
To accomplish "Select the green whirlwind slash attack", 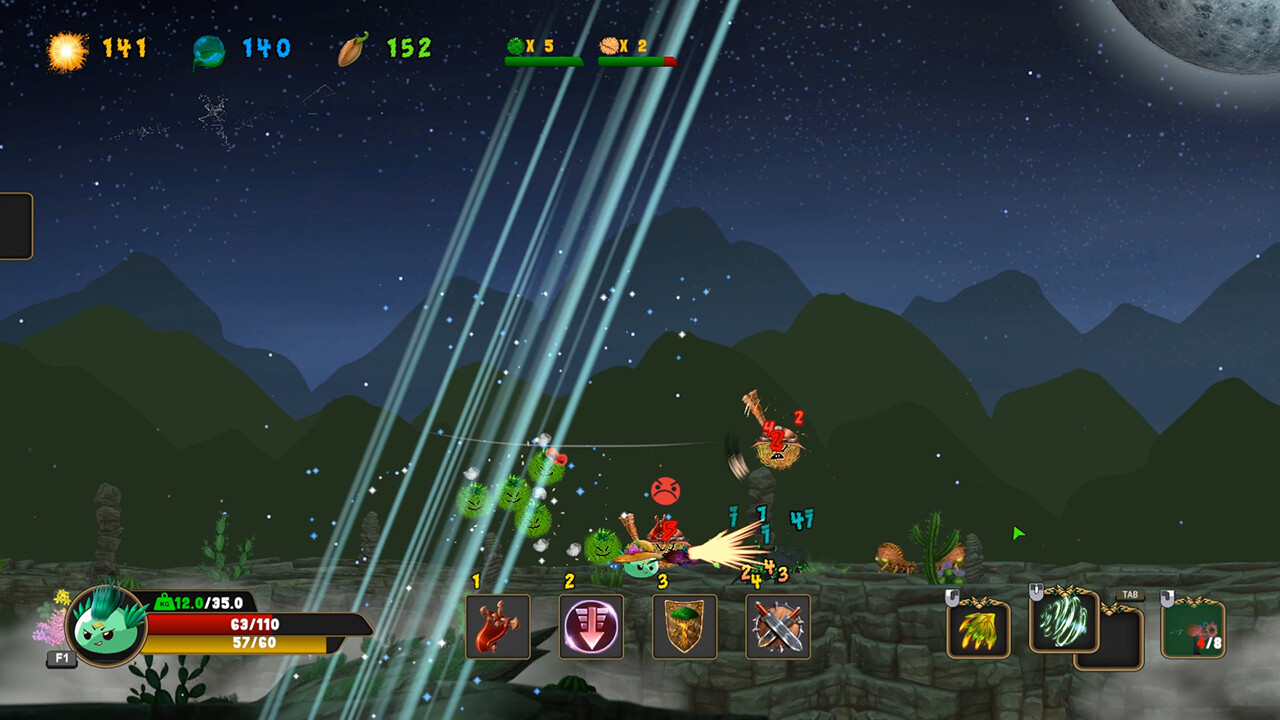I will [x=1063, y=621].
